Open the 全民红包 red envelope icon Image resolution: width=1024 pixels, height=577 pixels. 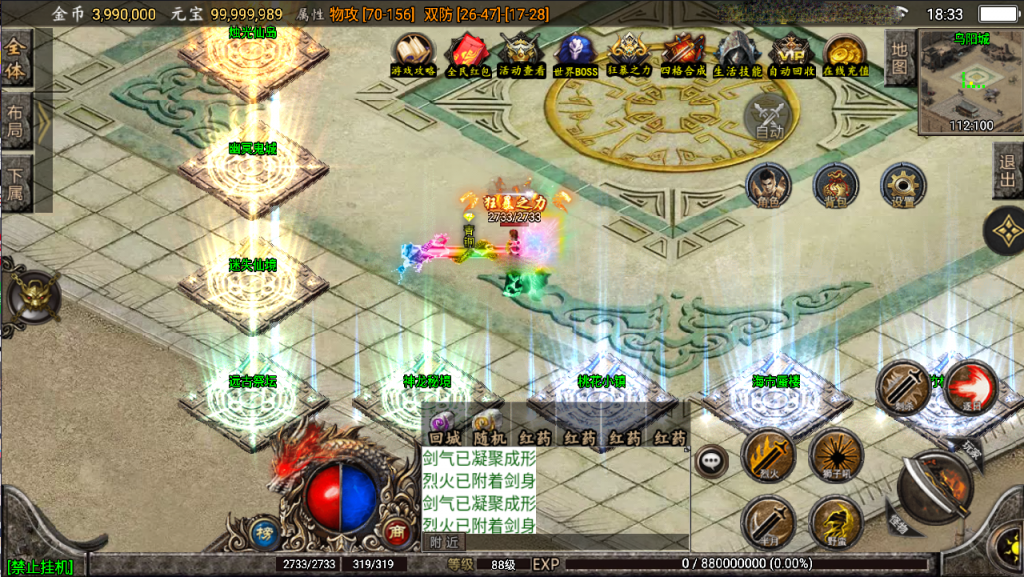466,52
